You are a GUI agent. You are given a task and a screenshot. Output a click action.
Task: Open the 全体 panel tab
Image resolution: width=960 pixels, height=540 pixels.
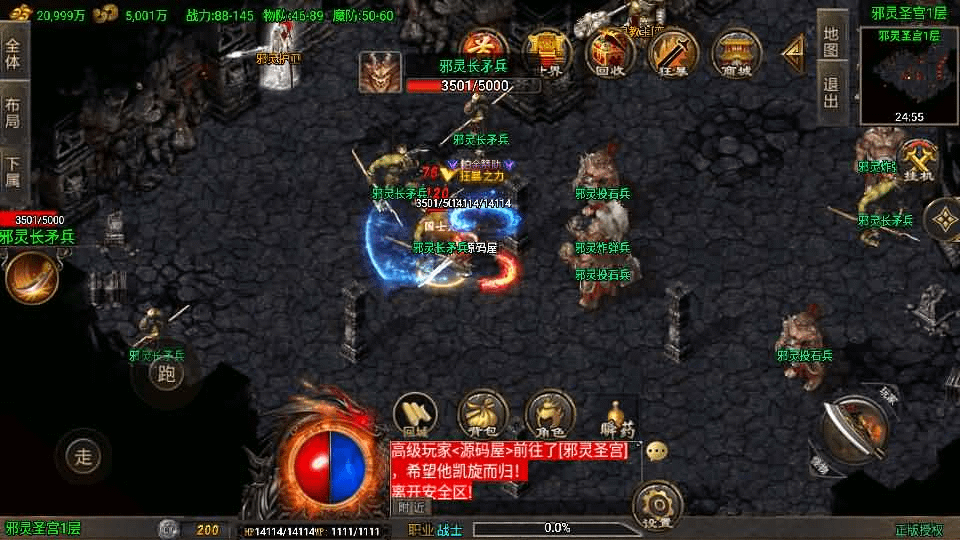click(13, 52)
